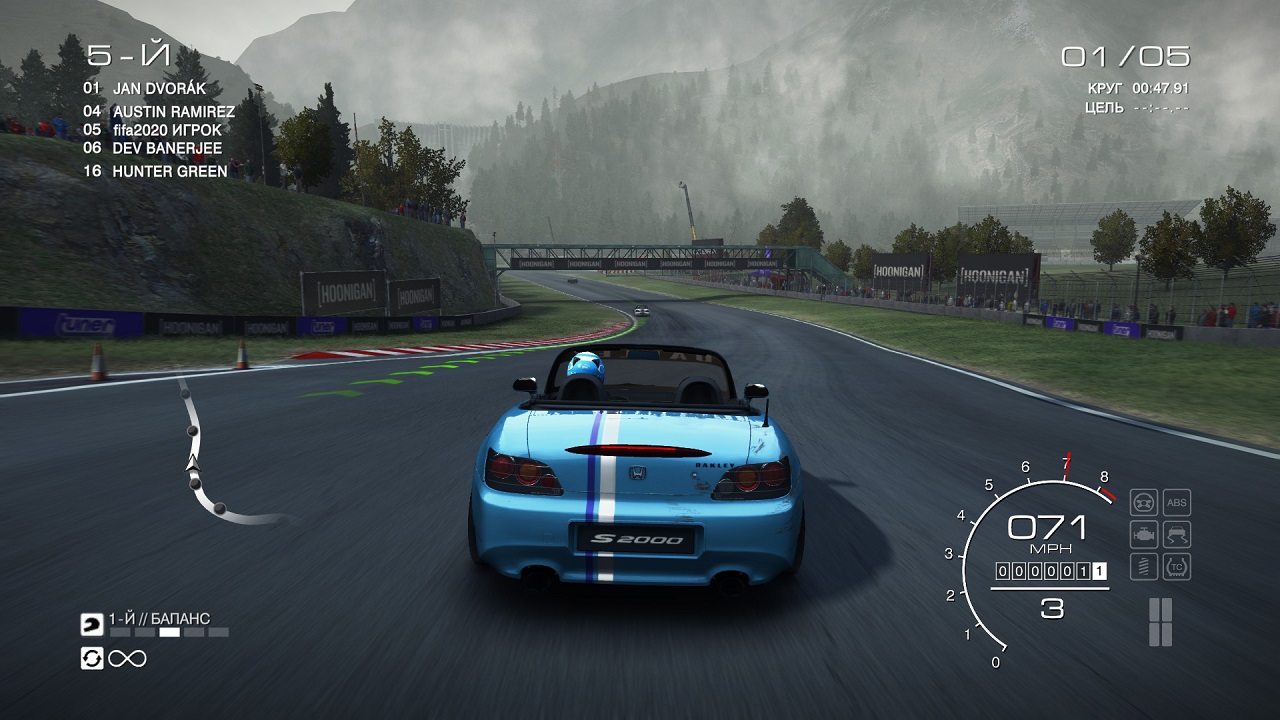Toggle the TC traction control icon

[x=1177, y=567]
